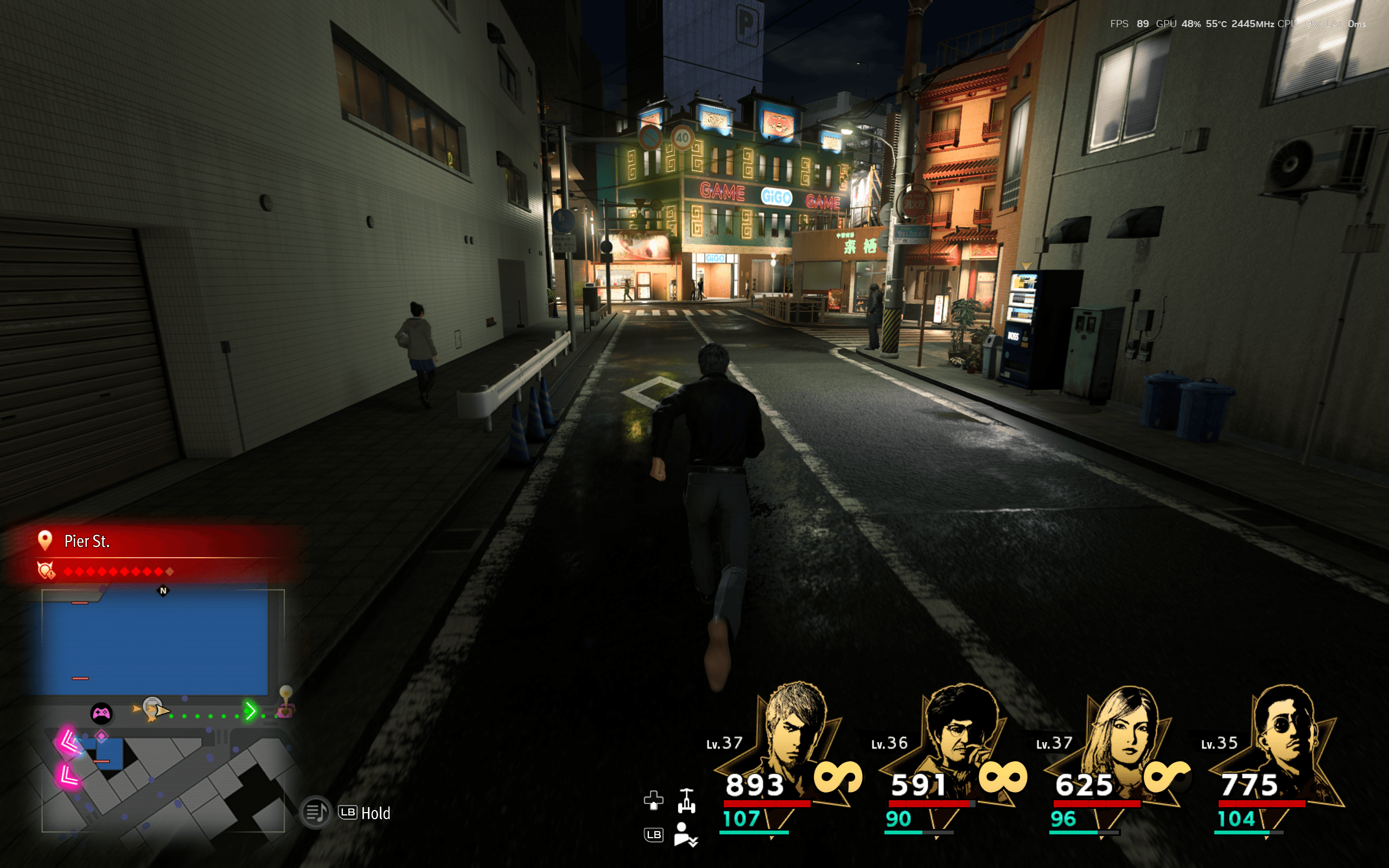Open the music playlist icon
1389x868 pixels.
316,812
